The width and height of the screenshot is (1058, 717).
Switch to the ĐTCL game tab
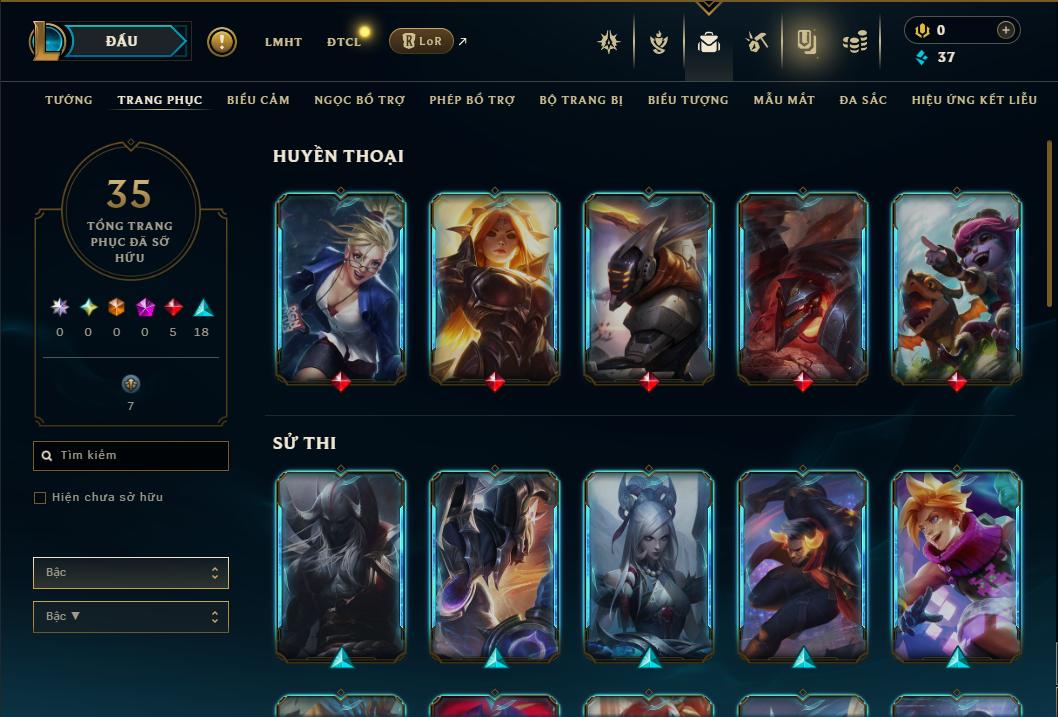click(343, 42)
